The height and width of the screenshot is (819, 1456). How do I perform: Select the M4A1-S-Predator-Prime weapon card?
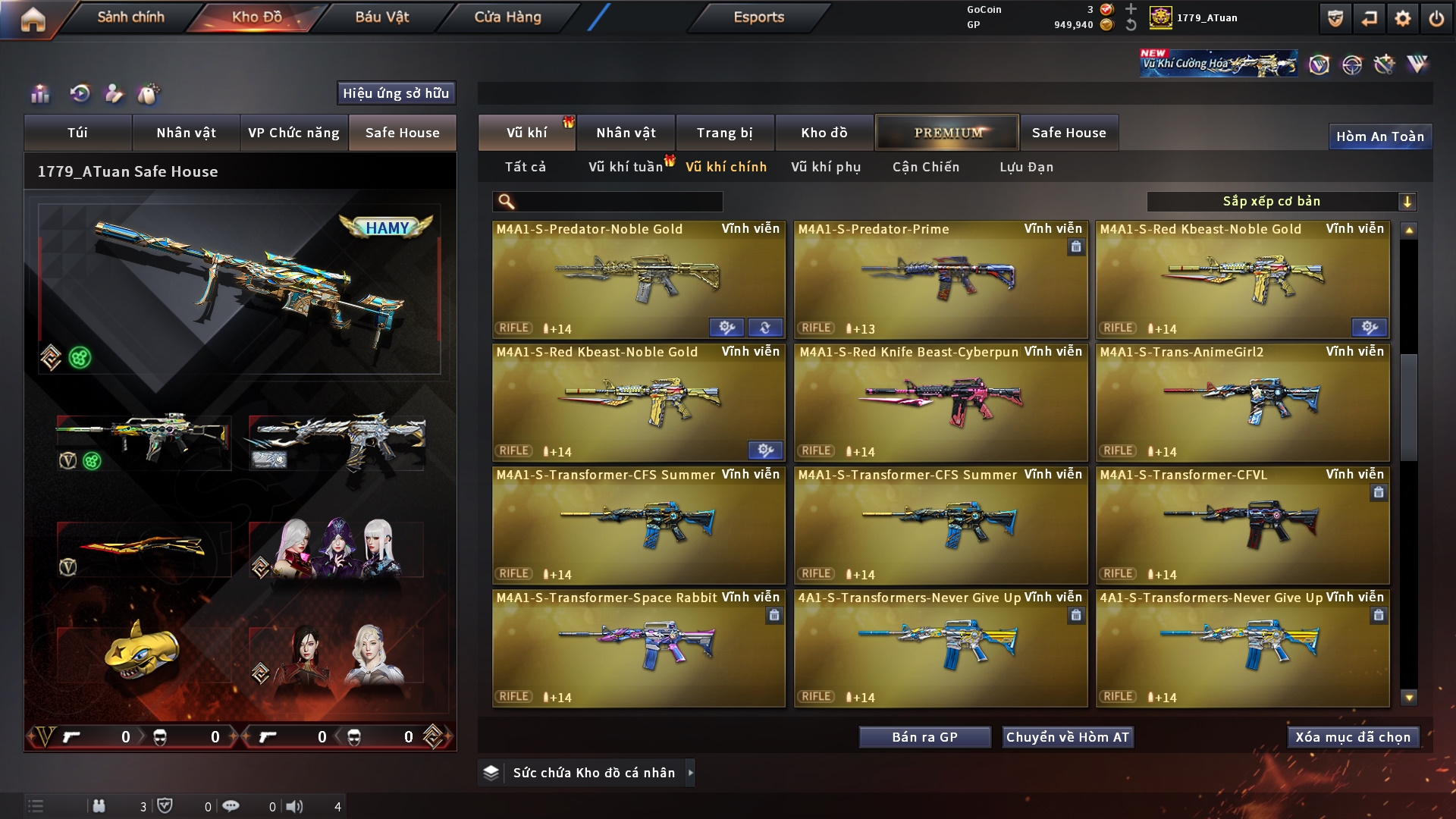(x=940, y=281)
